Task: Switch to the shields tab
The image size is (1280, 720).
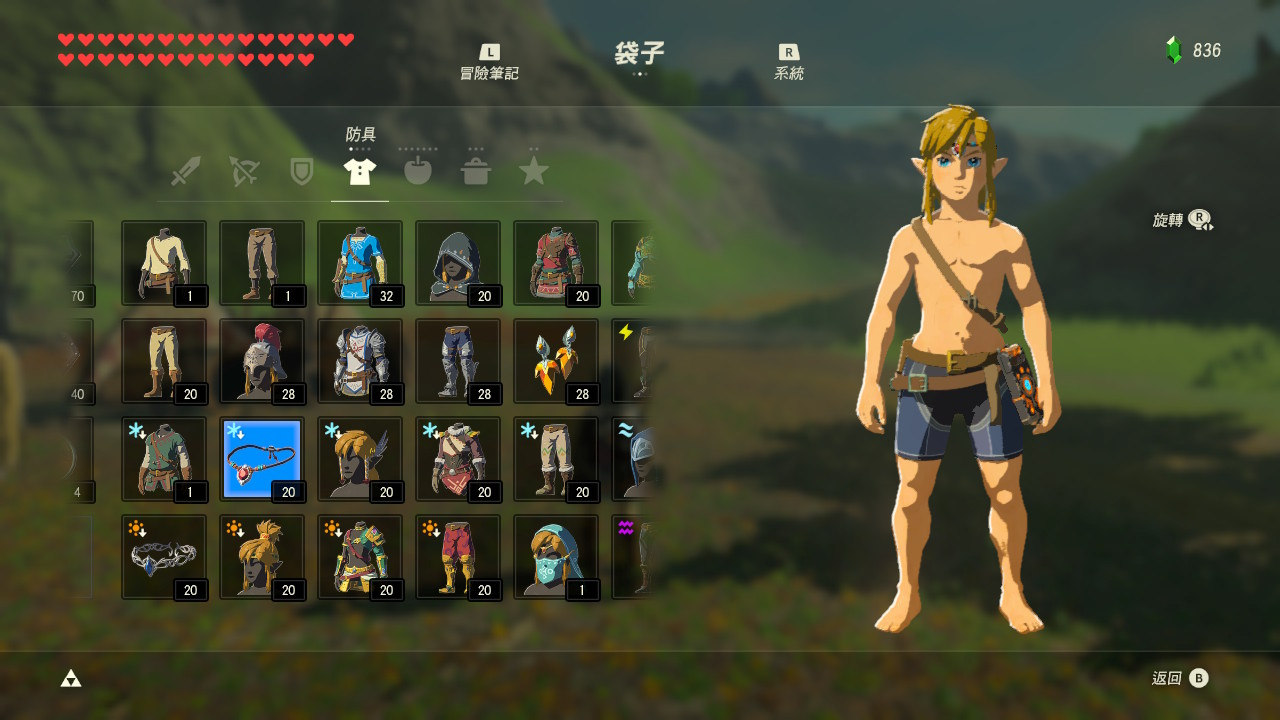Action: (301, 171)
